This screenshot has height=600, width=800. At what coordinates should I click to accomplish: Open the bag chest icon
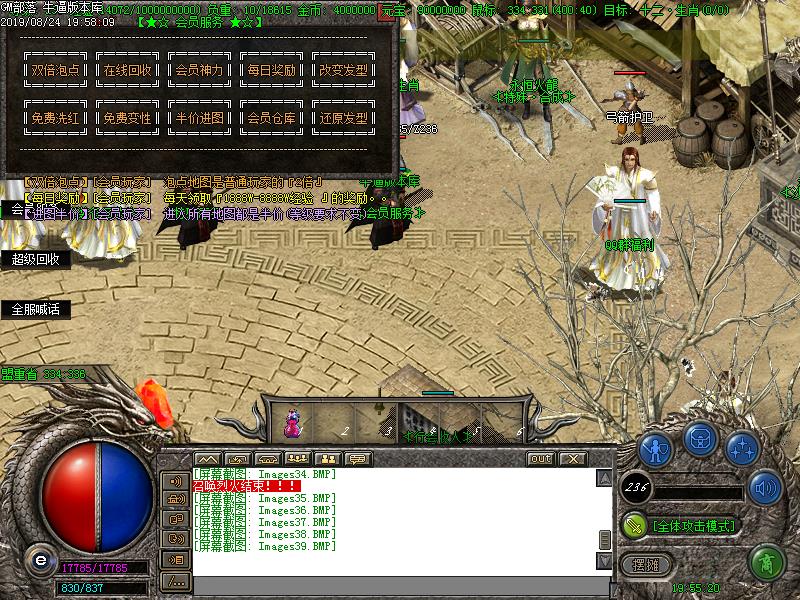[700, 439]
